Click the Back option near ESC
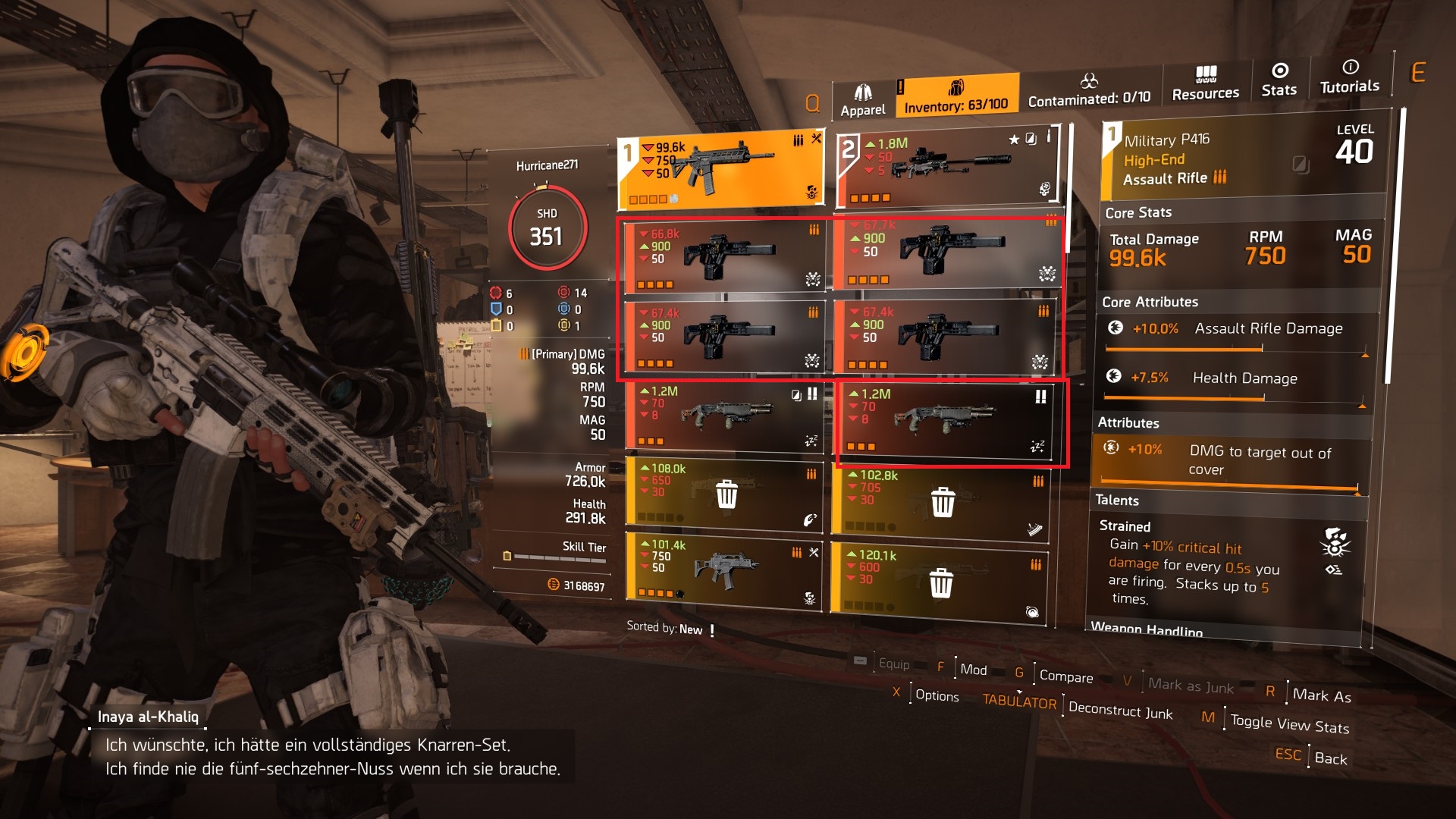 (1332, 759)
